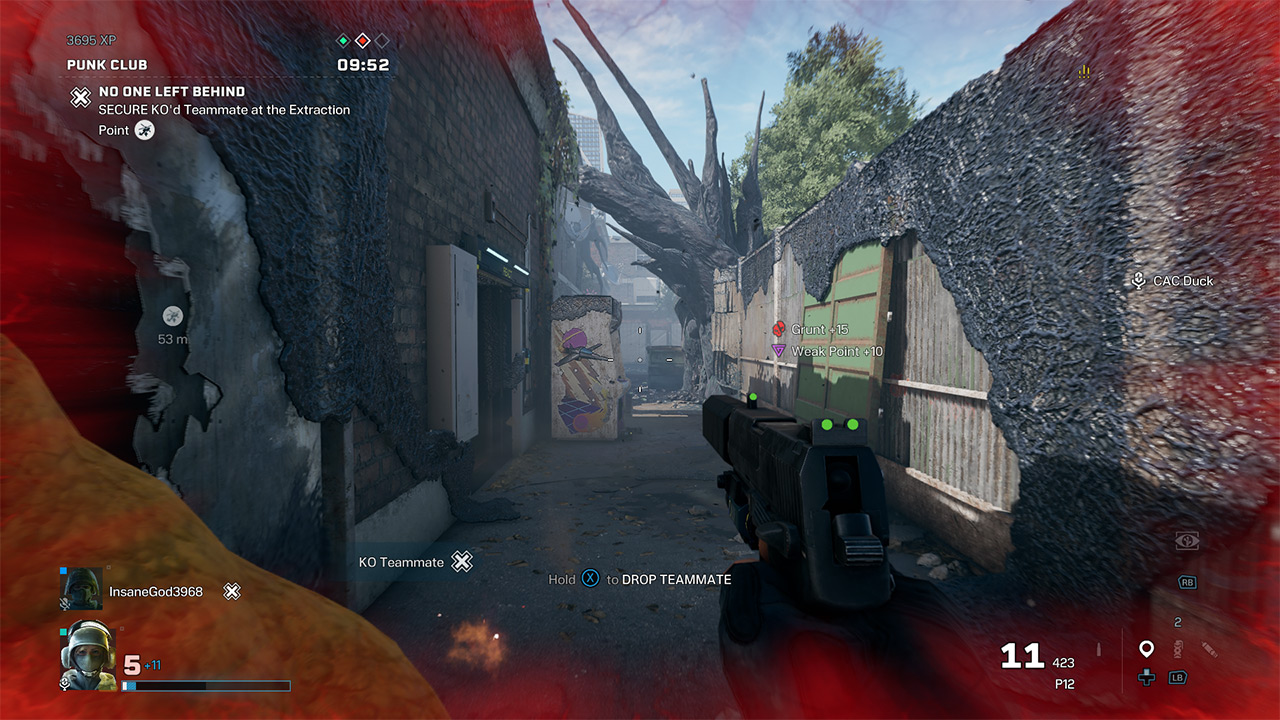This screenshot has width=1280, height=720.
Task: Click the extraction point waypoint marker
Action: (173, 315)
